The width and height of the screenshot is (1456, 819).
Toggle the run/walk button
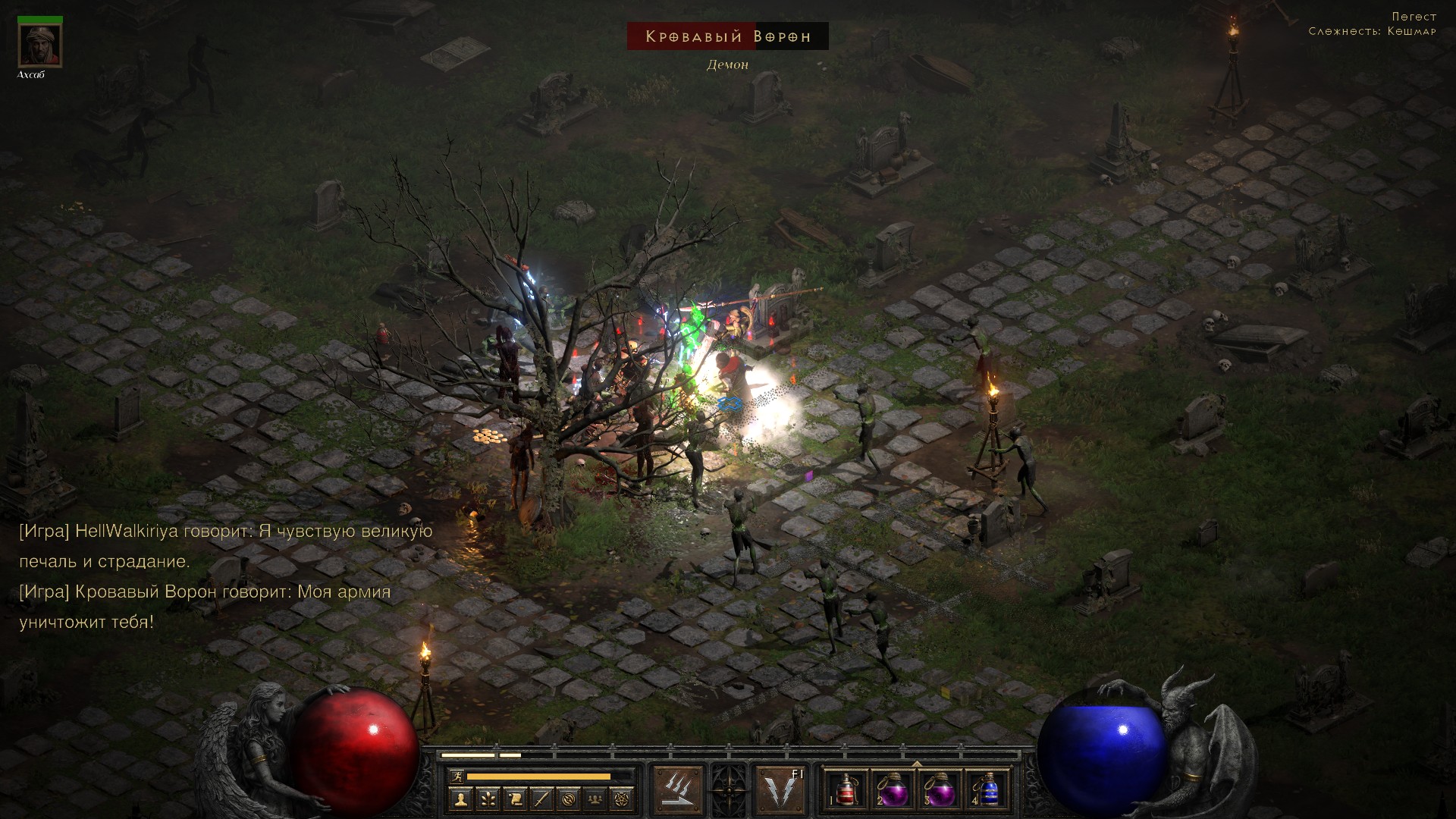pos(455,776)
